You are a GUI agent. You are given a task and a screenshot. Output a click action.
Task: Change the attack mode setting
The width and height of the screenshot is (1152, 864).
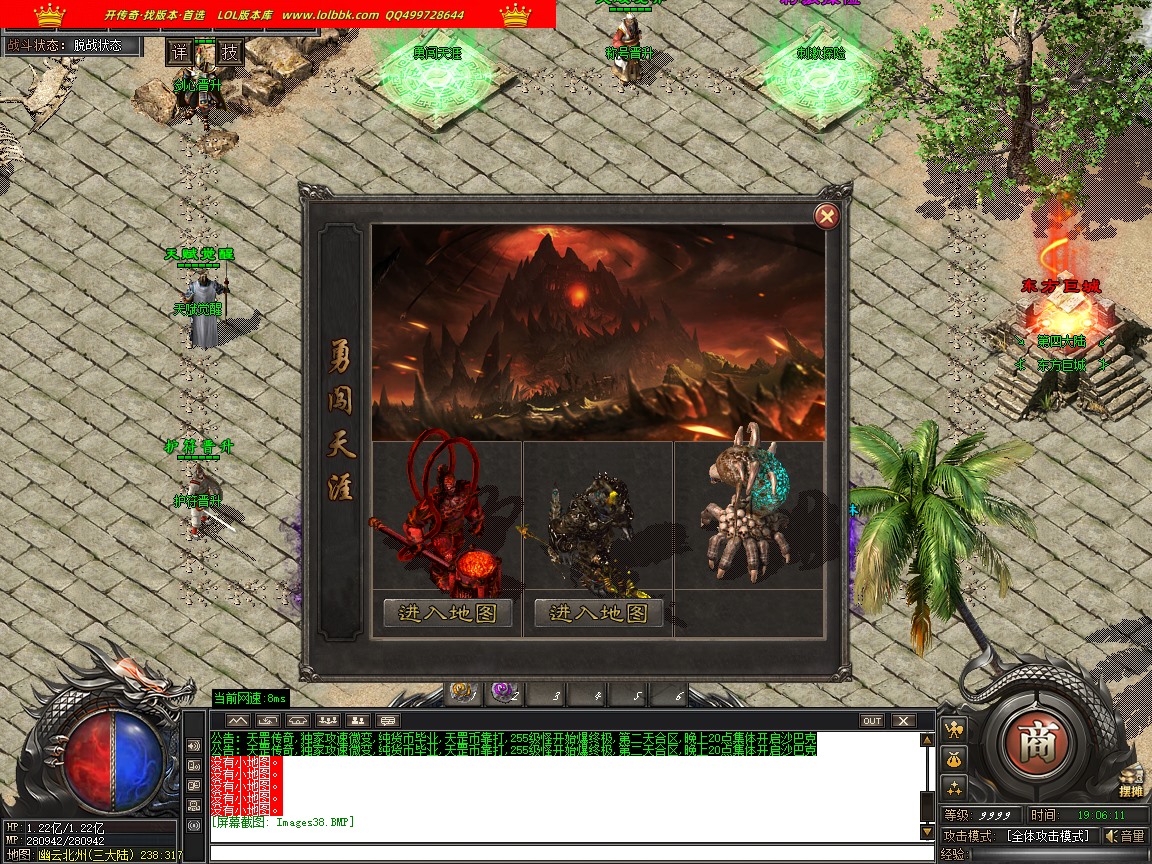pyautogui.click(x=1048, y=836)
